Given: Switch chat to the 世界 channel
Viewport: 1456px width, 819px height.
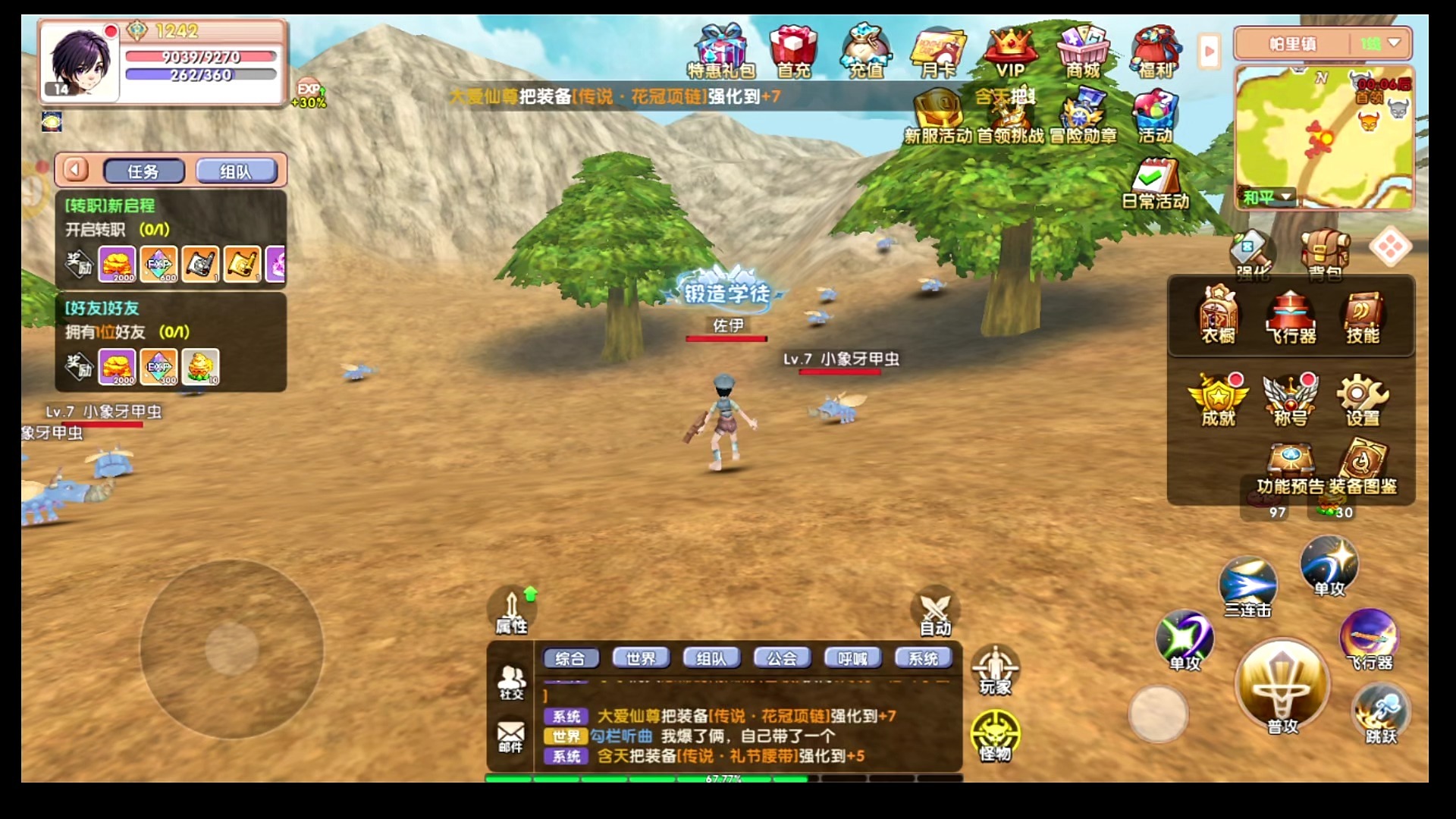Looking at the screenshot, I should pyautogui.click(x=641, y=658).
